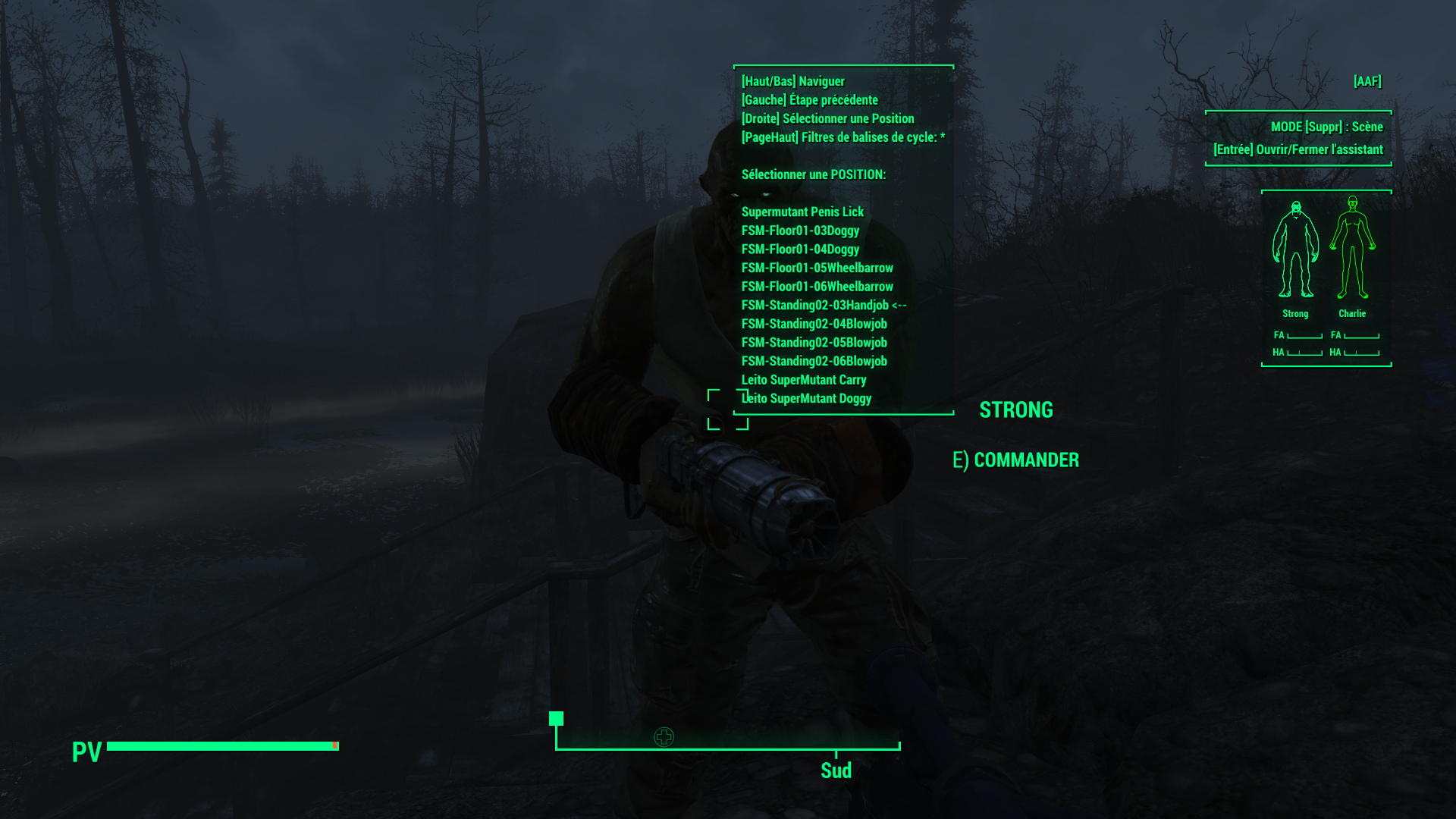Toggle [PageHaut] Filtres de balises de cycle
This screenshot has height=819, width=1456.
pyautogui.click(x=840, y=136)
